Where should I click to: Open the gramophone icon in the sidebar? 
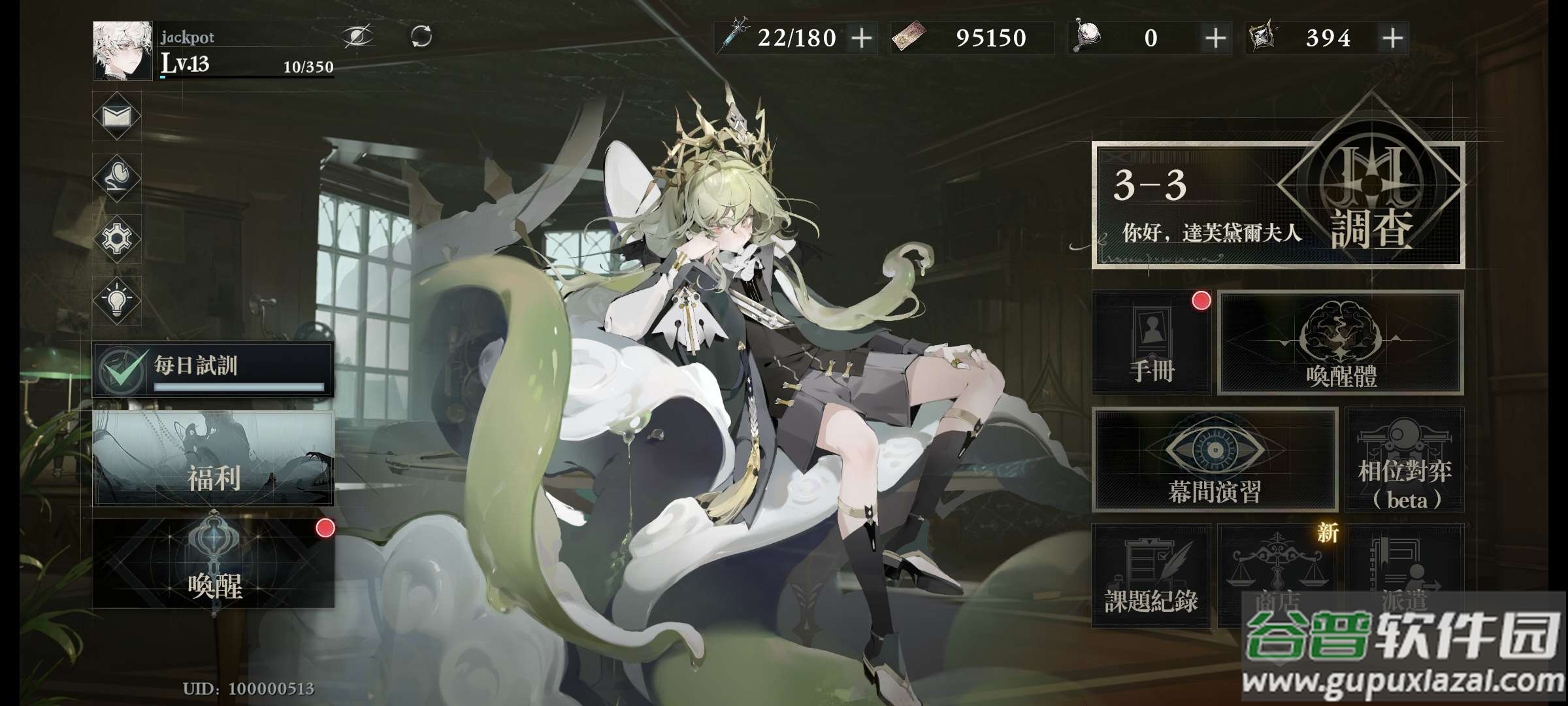coord(117,177)
